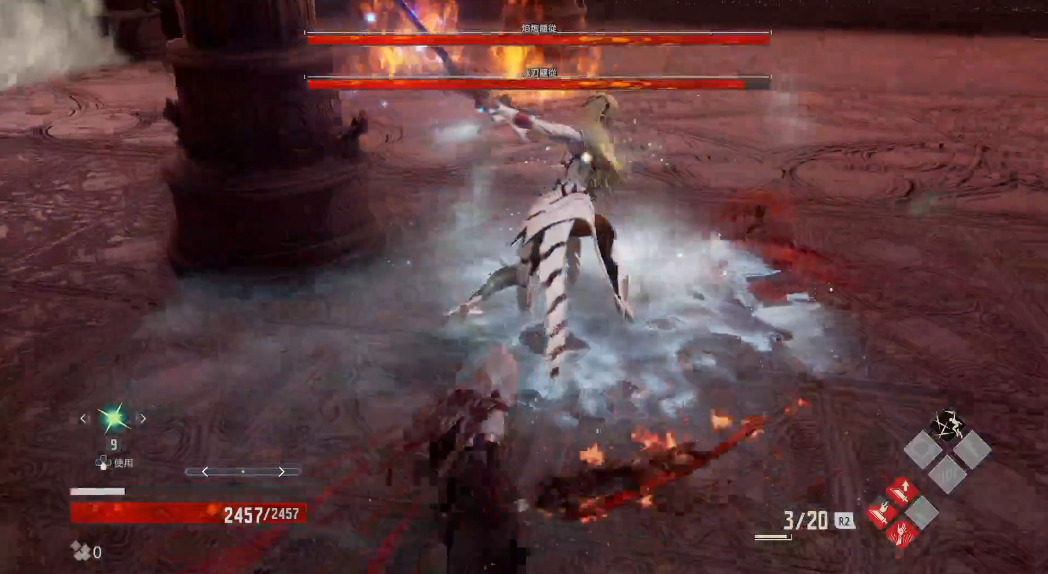The height and width of the screenshot is (574, 1048).
Task: Select the green starburst quick item
Action: 111,418
